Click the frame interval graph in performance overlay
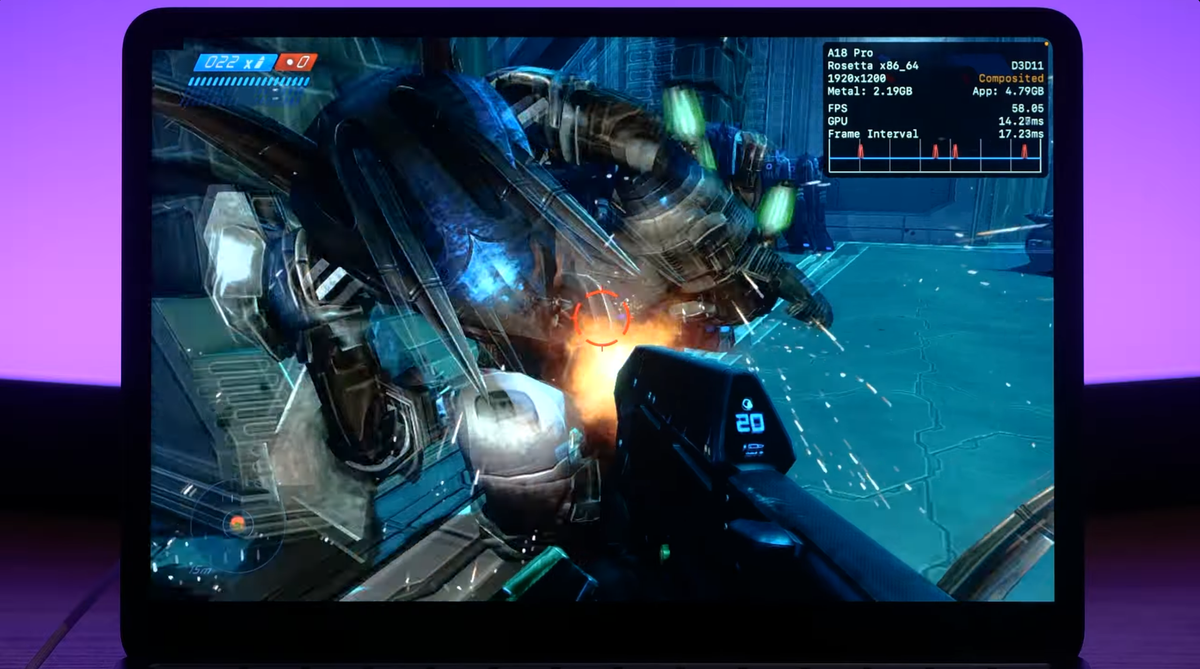 (x=935, y=155)
